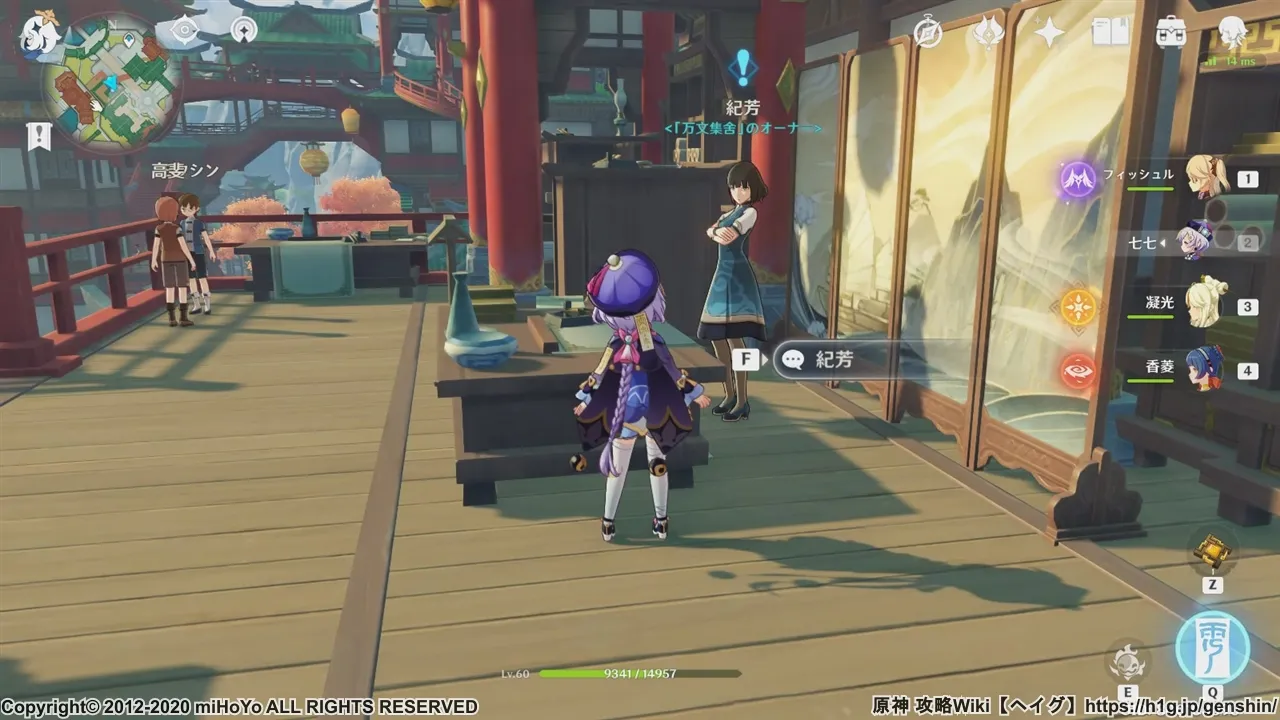Screen dimensions: 1280x720
Task: Activate Qiqi's elemental skill icon
Action: (1128, 661)
